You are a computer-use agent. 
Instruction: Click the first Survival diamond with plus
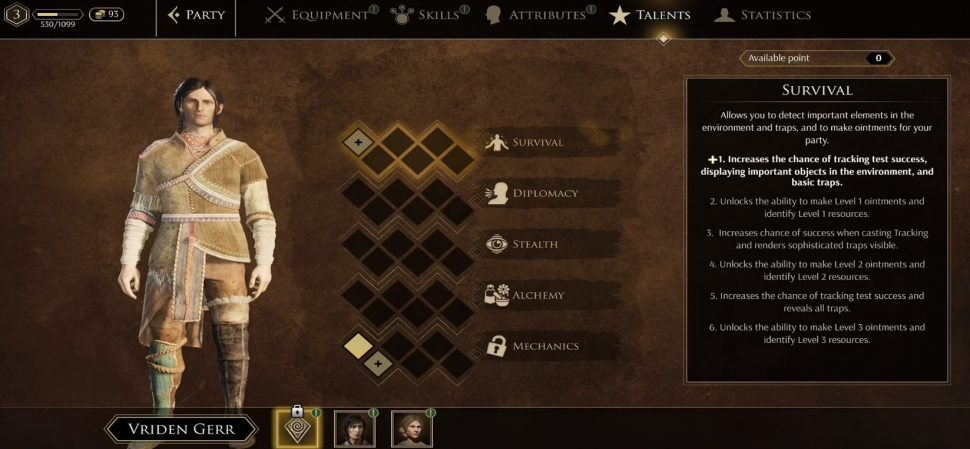pyautogui.click(x=358, y=142)
